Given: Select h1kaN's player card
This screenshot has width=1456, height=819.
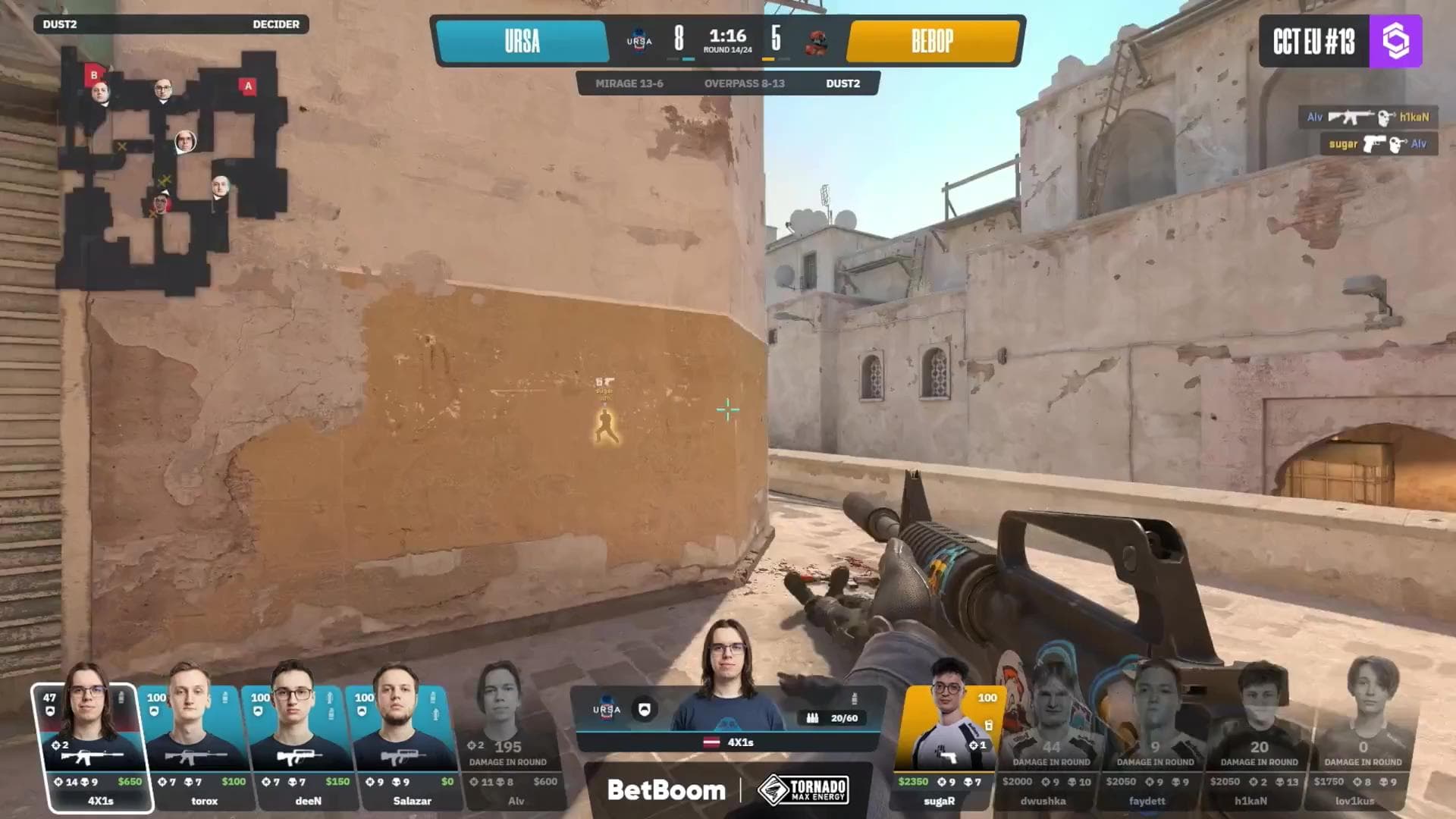Looking at the screenshot, I should [1258, 747].
